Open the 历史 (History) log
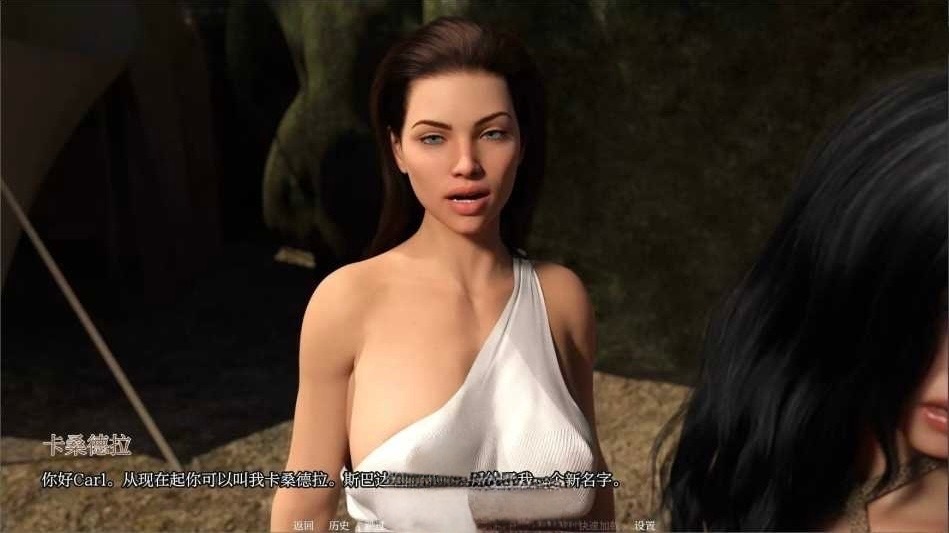The height and width of the screenshot is (533, 949). [x=339, y=525]
